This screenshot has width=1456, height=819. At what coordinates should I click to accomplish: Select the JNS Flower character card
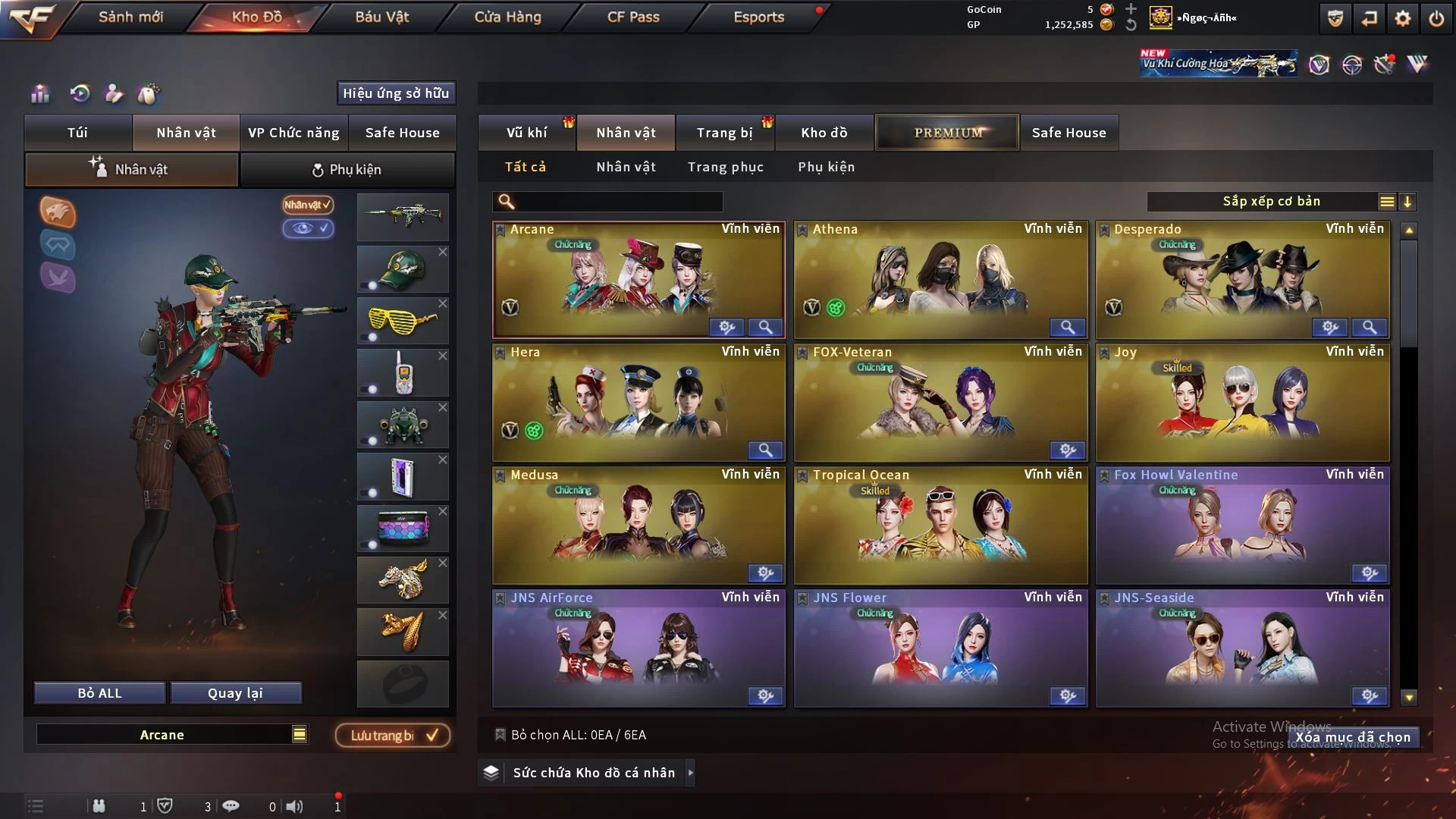coord(940,648)
